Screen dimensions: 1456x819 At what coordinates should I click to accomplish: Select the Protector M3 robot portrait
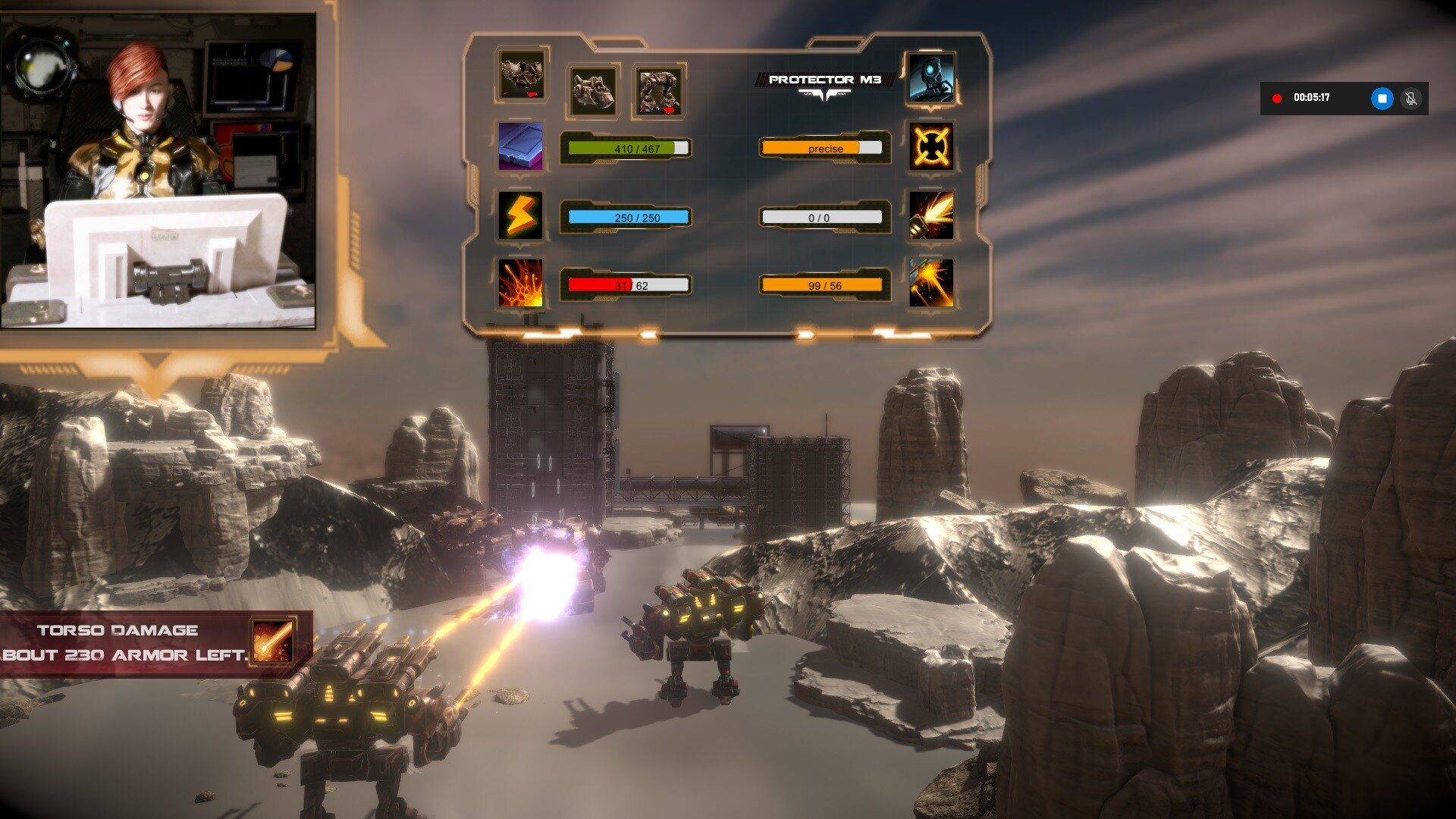(930, 77)
